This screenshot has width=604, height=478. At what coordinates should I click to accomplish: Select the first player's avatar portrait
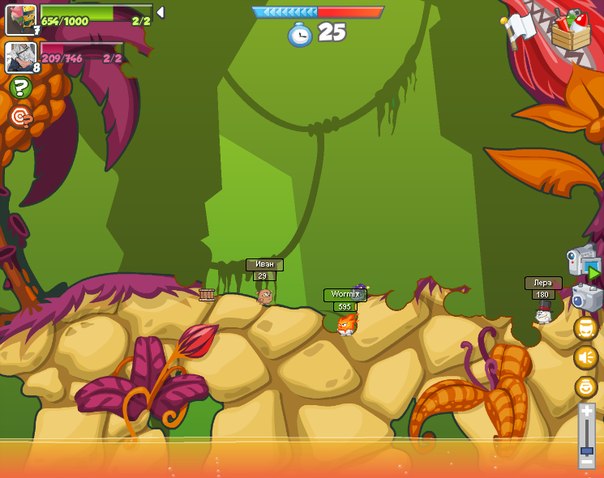20,19
